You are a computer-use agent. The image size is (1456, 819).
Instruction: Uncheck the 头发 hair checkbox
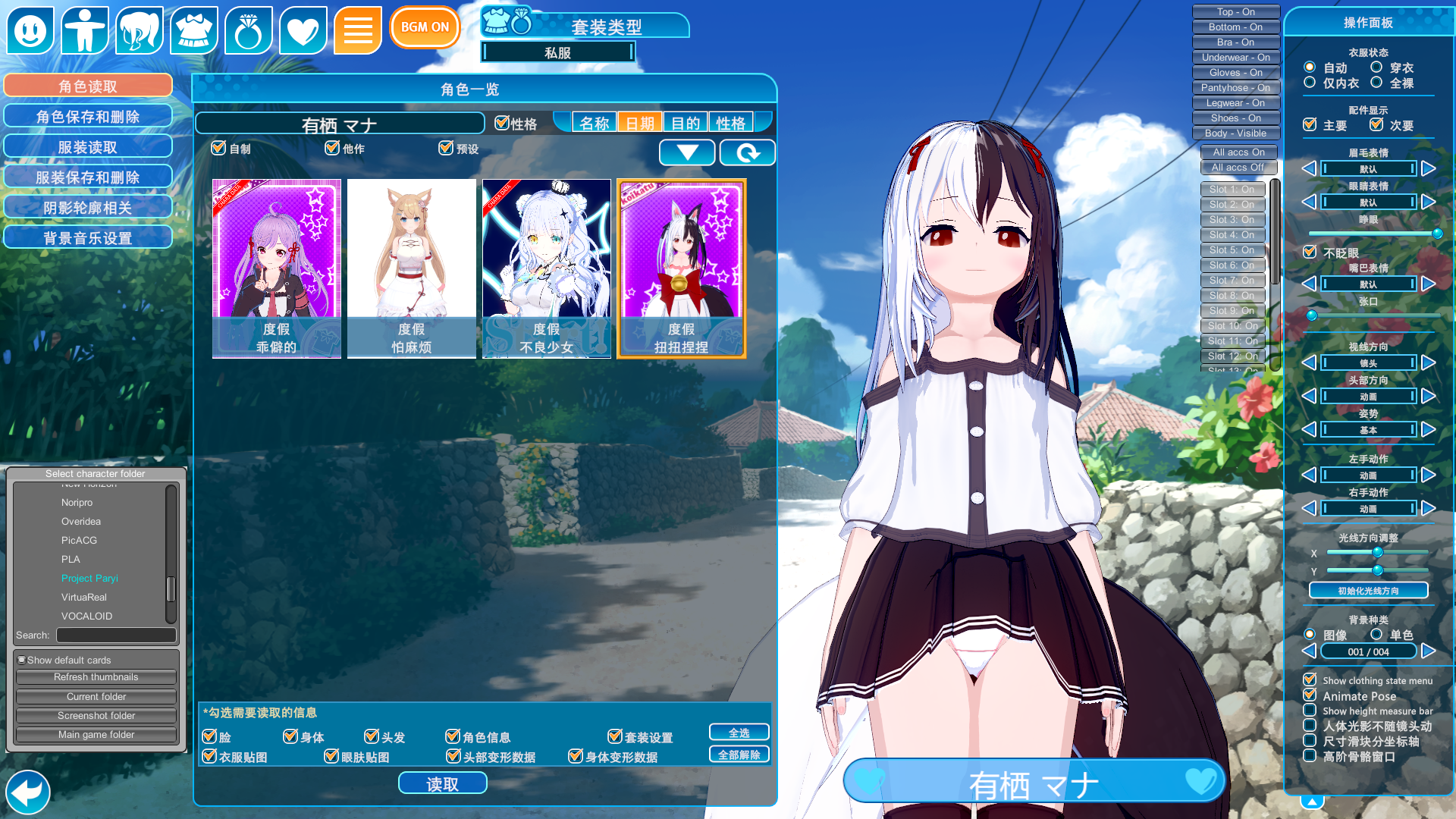[372, 736]
